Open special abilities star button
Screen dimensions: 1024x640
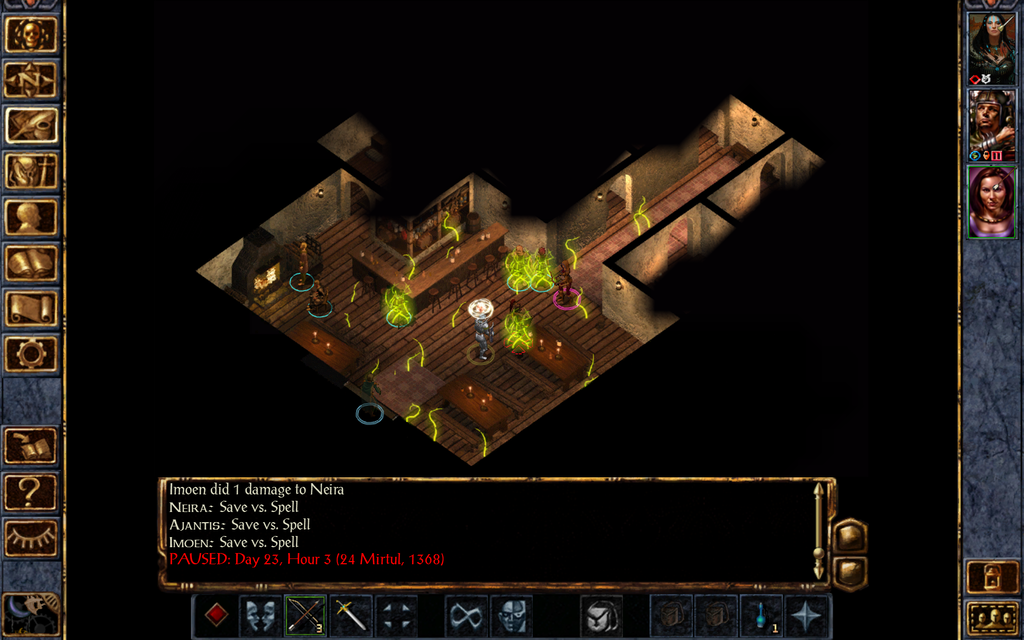(806, 614)
